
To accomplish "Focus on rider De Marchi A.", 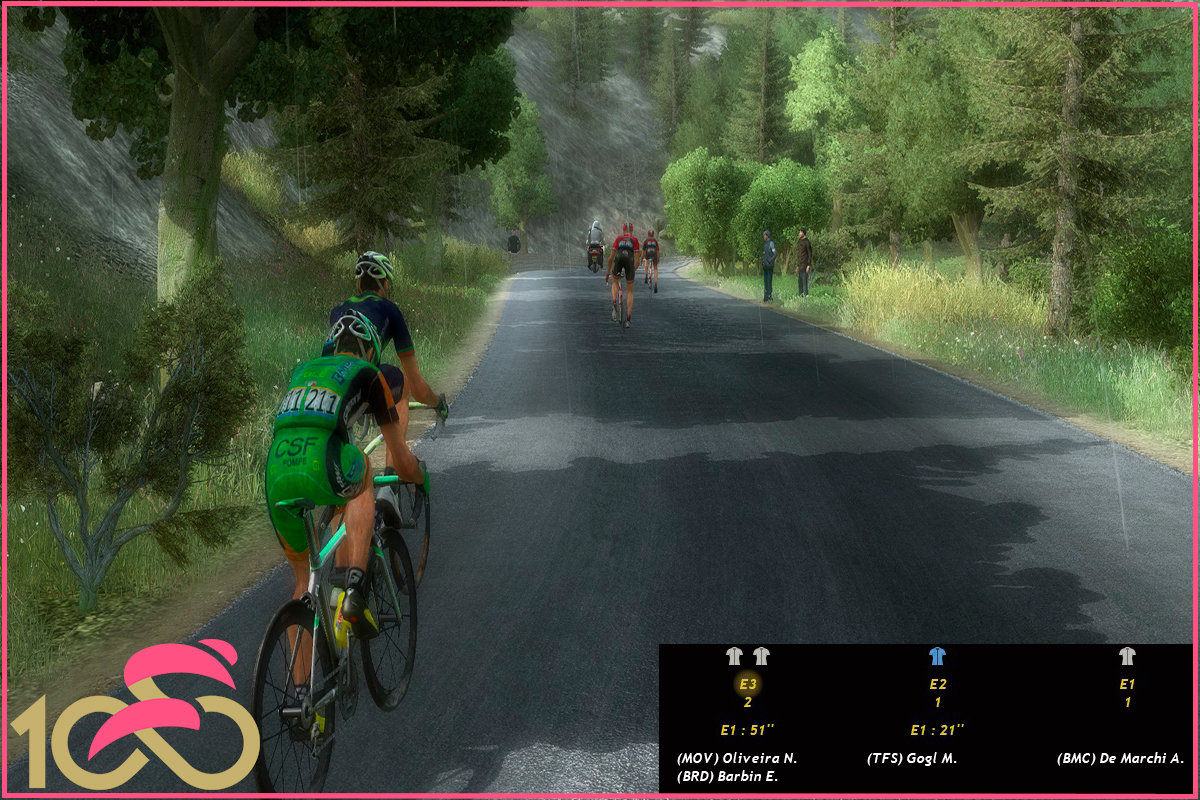I will coord(1120,758).
